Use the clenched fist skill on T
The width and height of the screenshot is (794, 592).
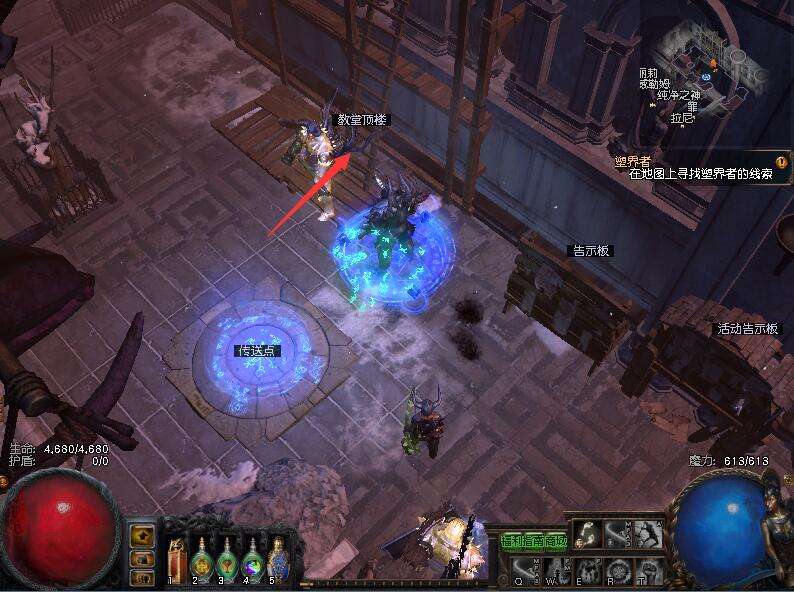coord(646,568)
